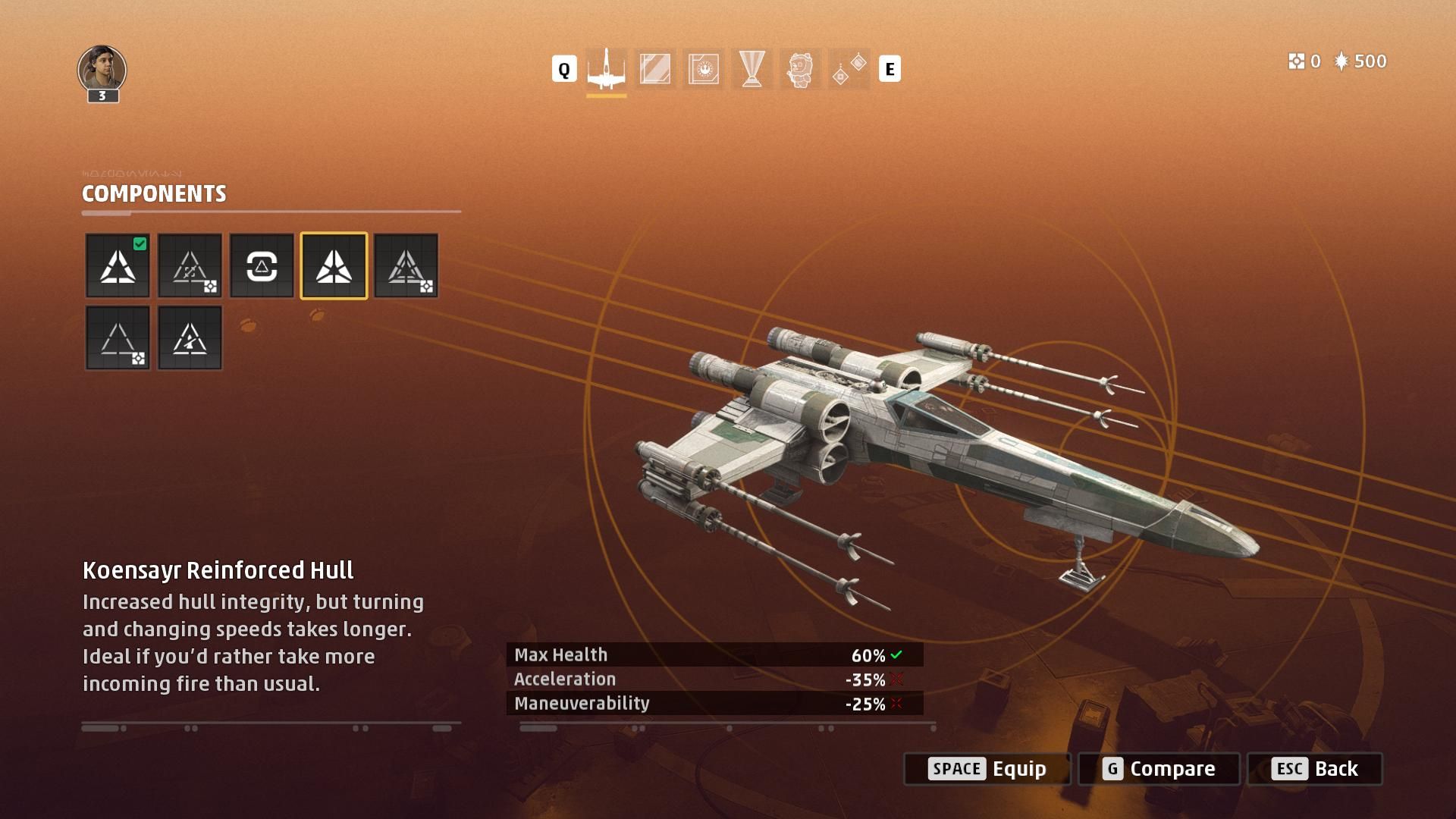
Task: Choose the locked thin-outline triangle hull
Action: (118, 338)
